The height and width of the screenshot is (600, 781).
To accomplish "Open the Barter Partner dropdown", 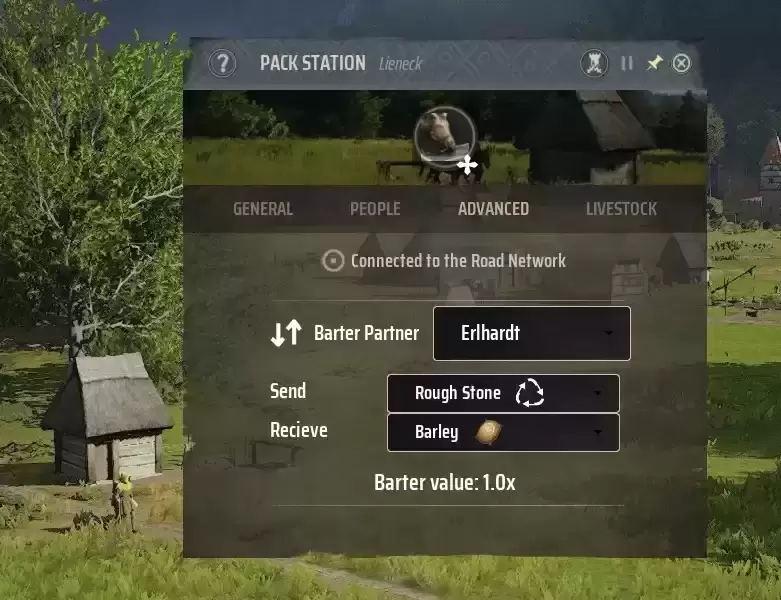I will (x=531, y=333).
